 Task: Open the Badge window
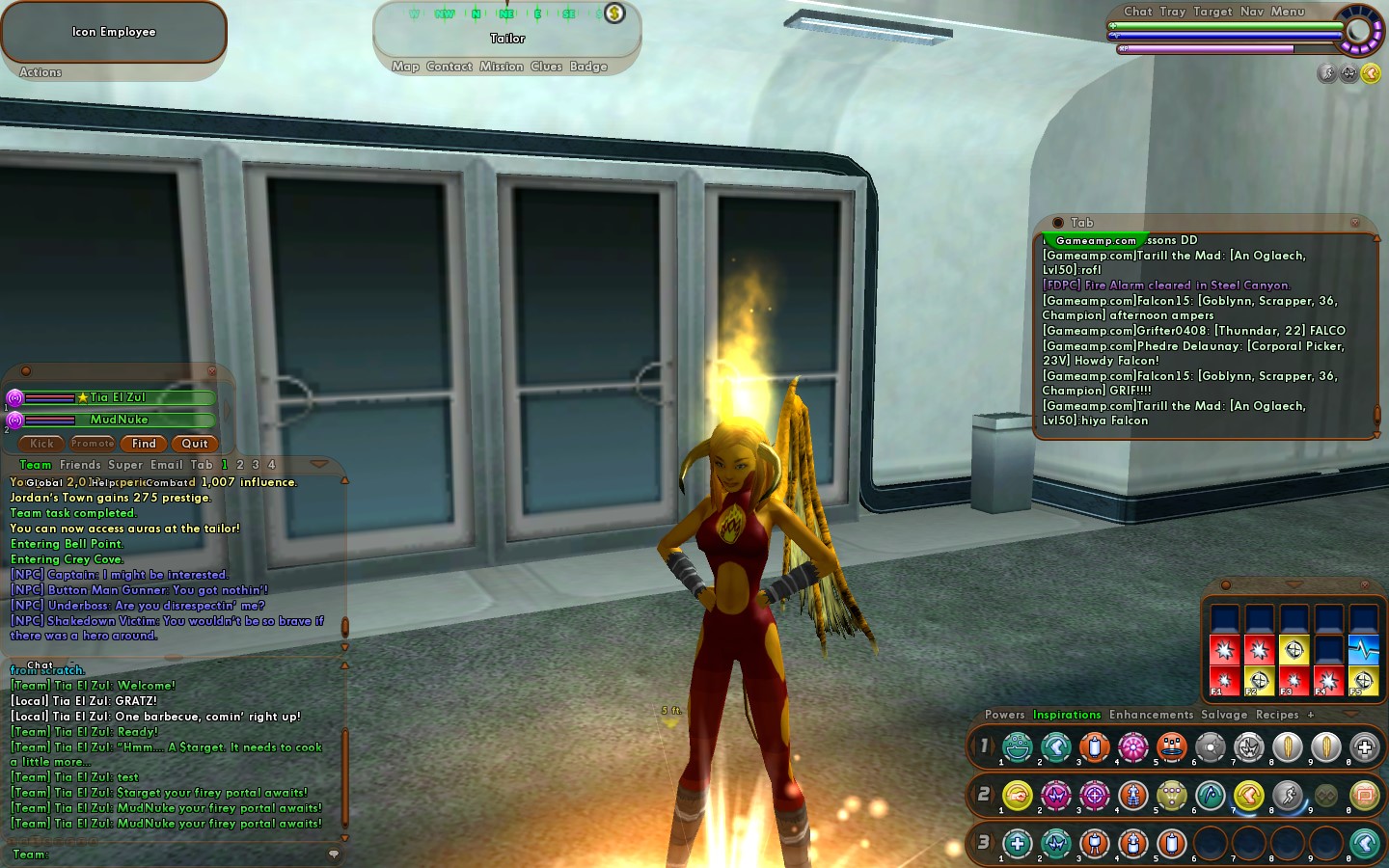tap(588, 67)
